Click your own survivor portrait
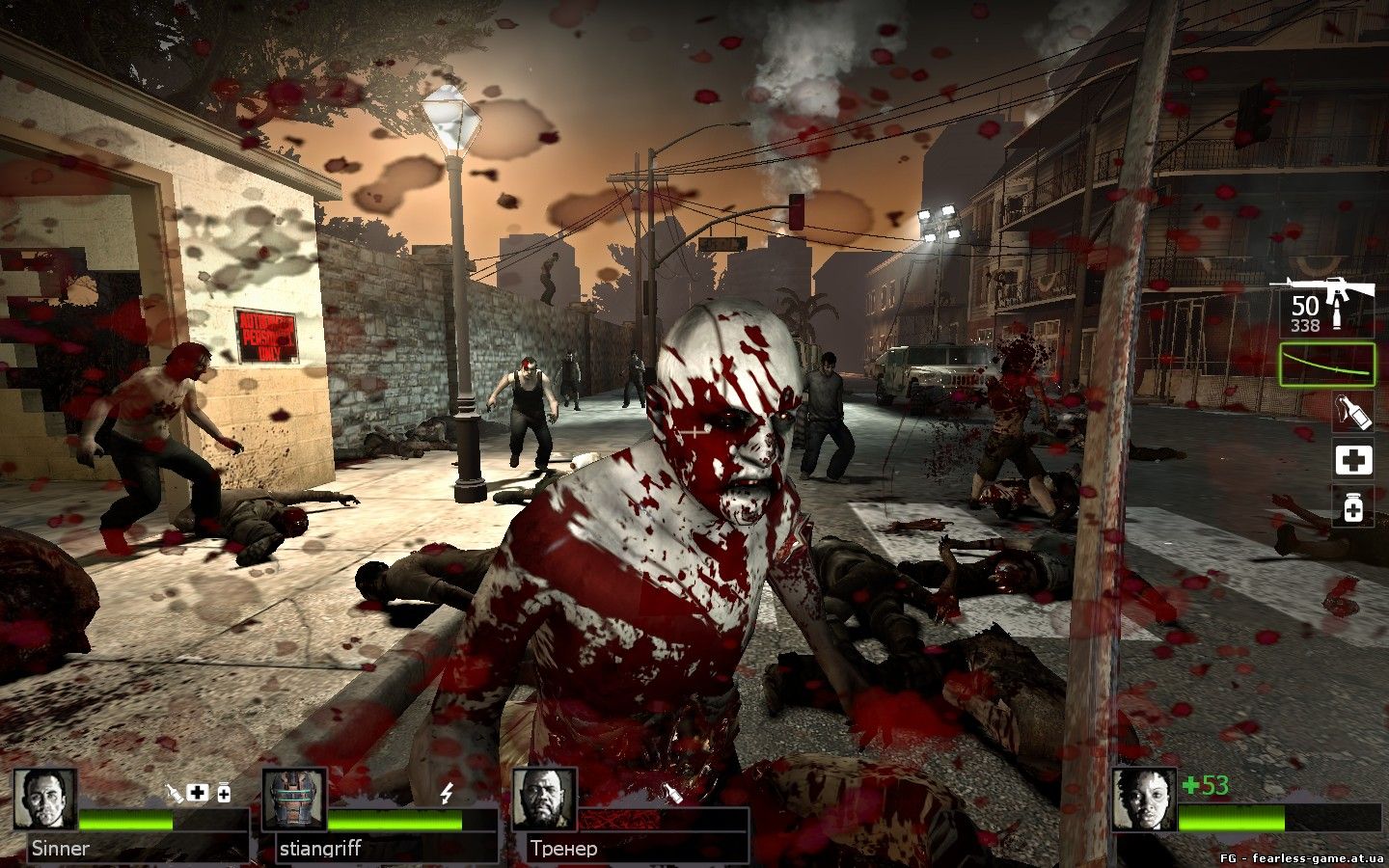 [x=1143, y=800]
